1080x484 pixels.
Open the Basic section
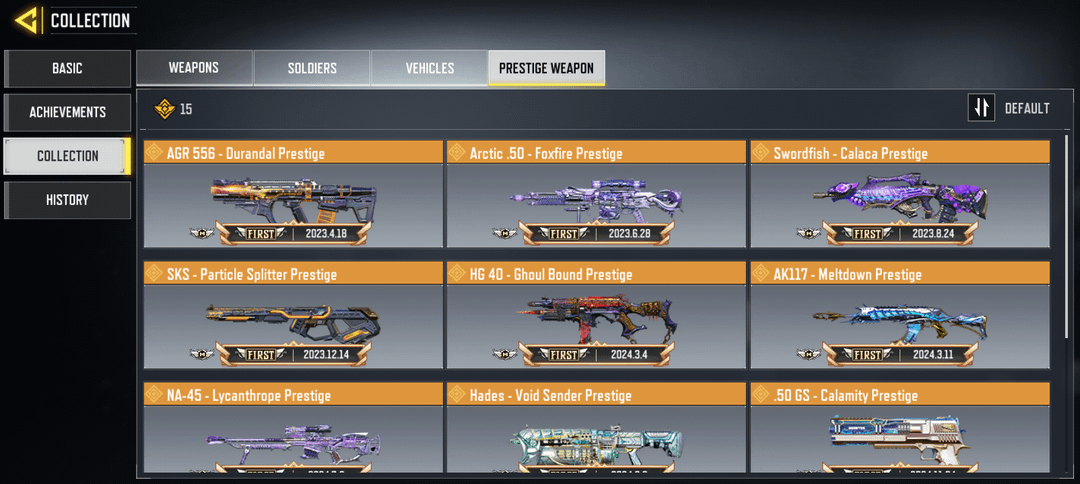67,69
